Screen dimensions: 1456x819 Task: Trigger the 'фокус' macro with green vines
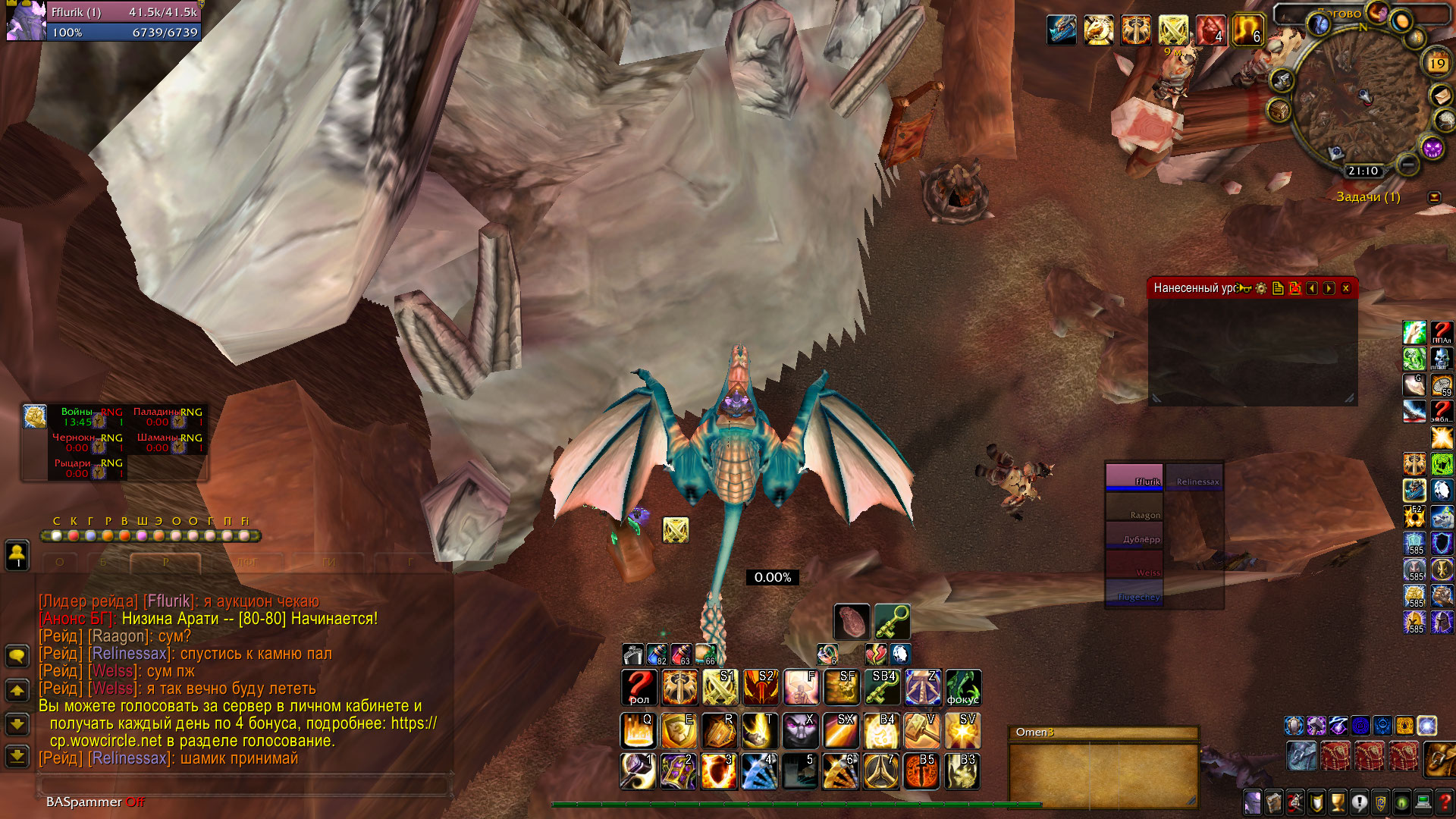coord(963,687)
